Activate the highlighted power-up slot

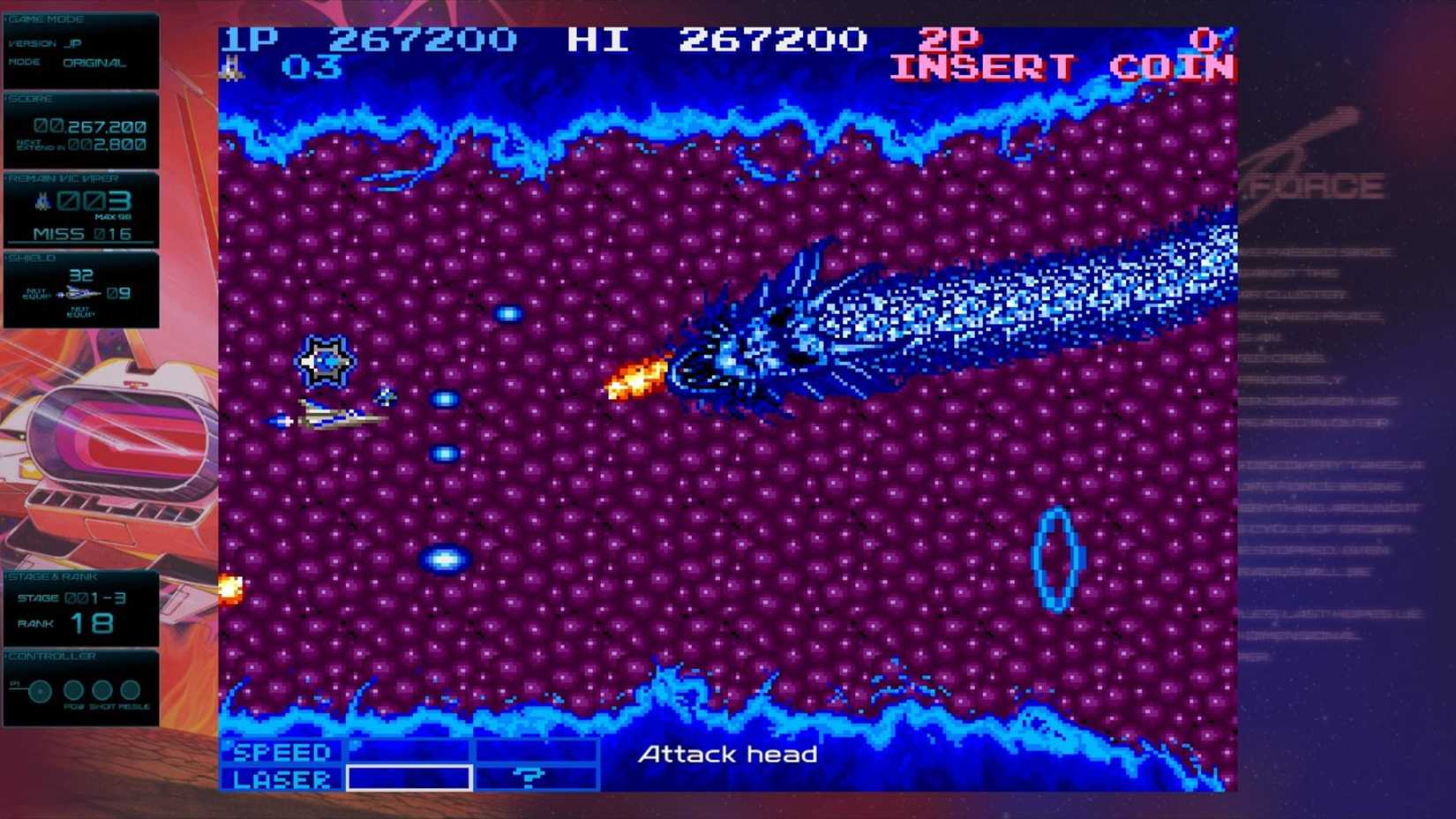(x=409, y=778)
